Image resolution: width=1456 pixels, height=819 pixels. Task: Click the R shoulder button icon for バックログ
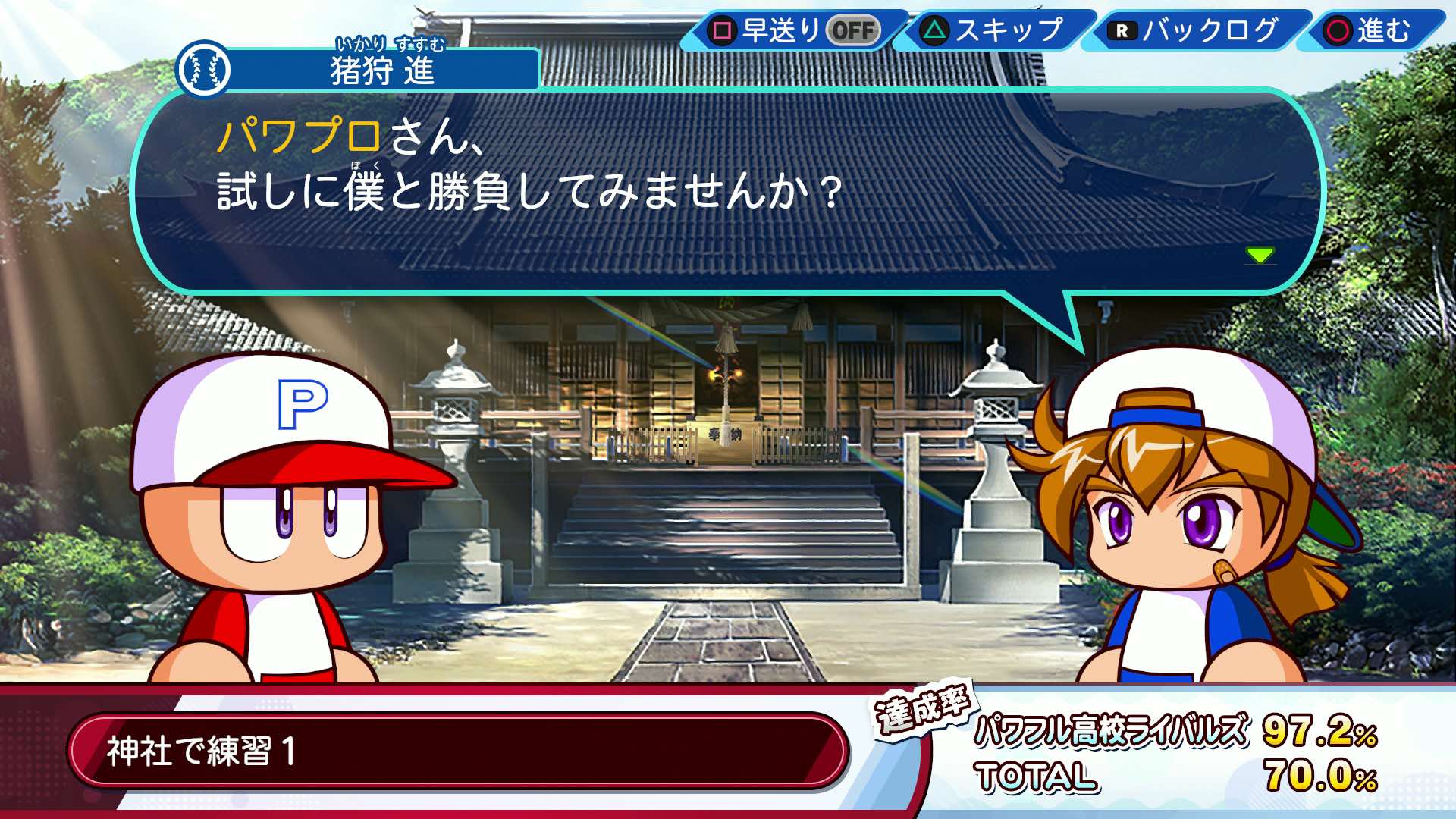click(1122, 32)
